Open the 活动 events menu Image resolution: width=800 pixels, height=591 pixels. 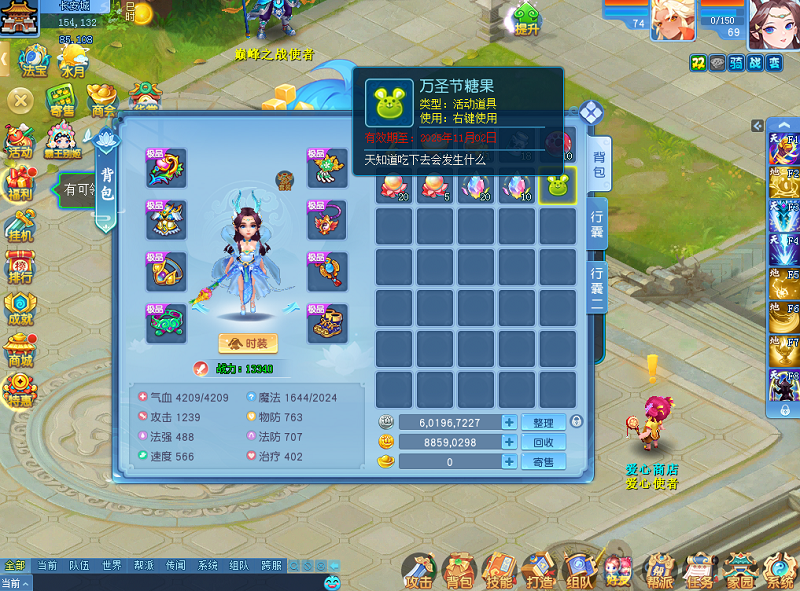click(20, 143)
